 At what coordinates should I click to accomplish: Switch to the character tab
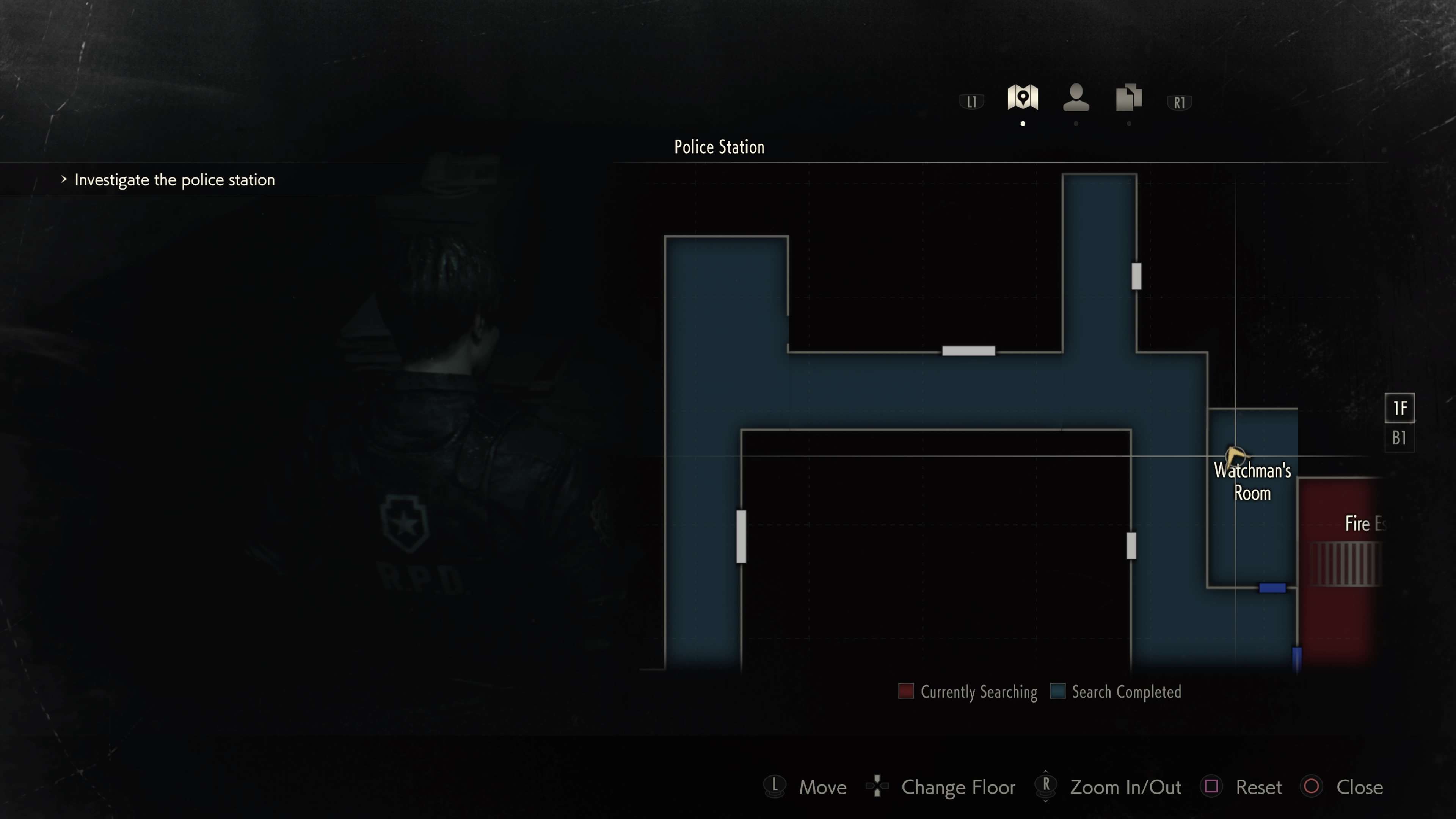1076,98
